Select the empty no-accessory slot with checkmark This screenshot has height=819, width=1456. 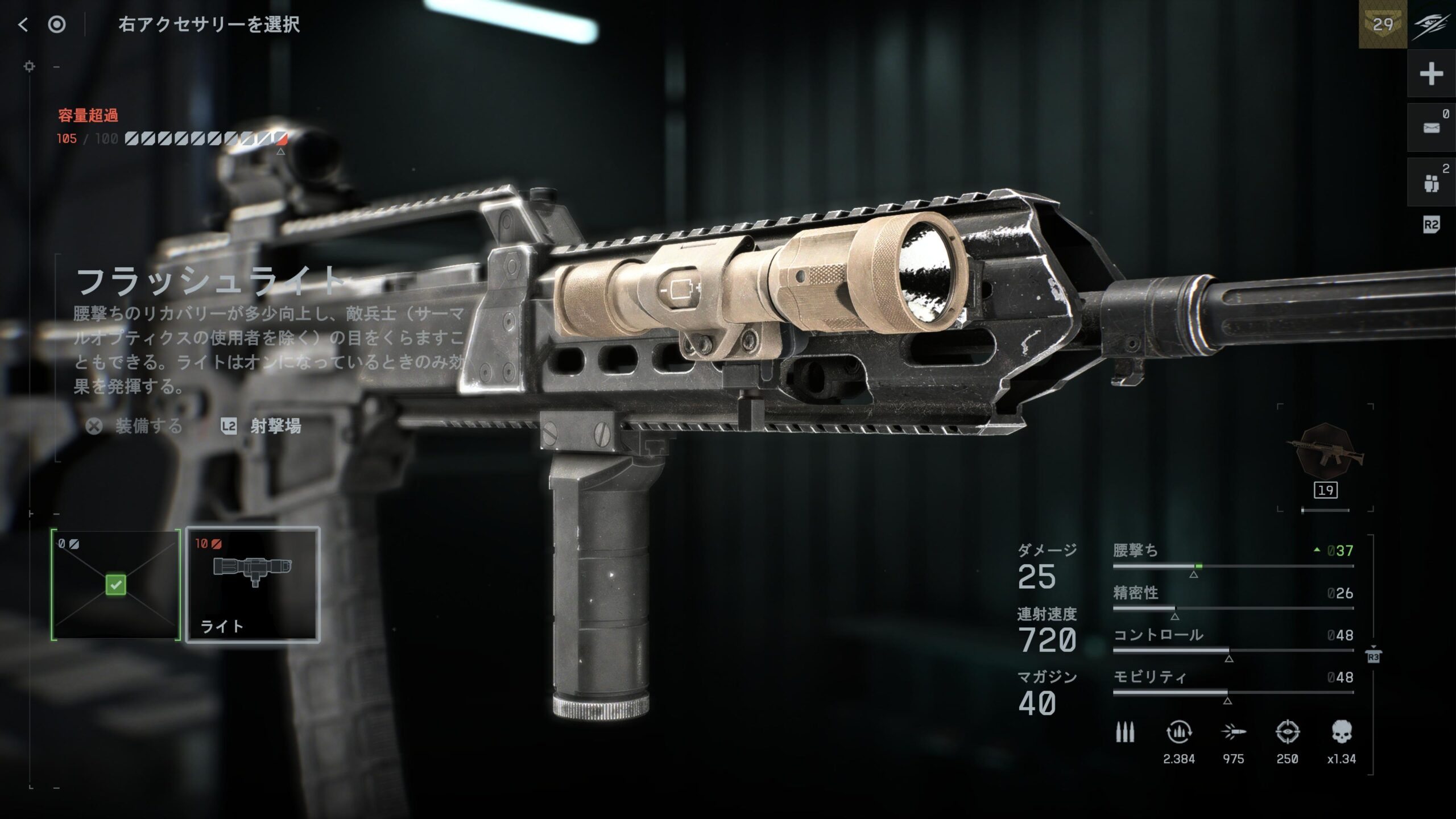[115, 585]
